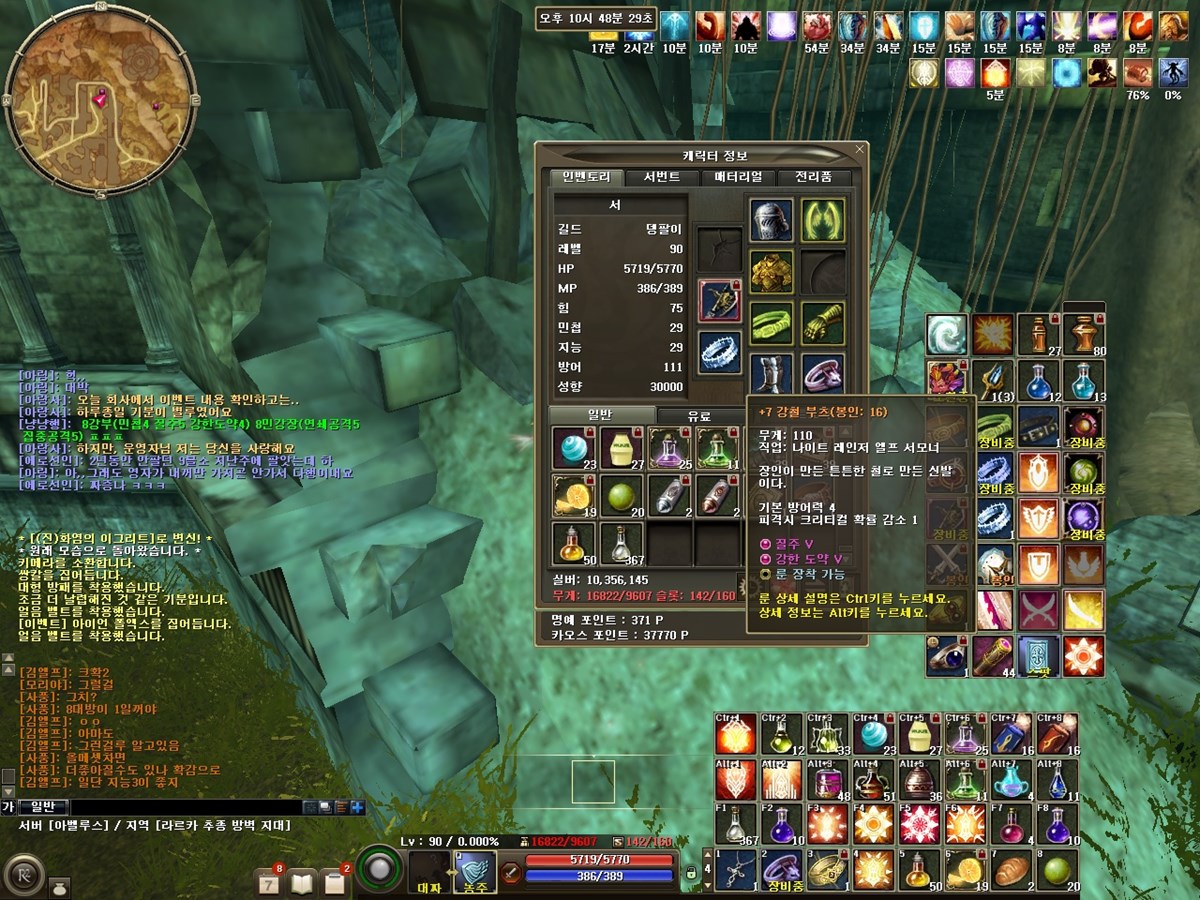Switch to the 서번트 tab
The height and width of the screenshot is (900, 1200).
click(661, 177)
